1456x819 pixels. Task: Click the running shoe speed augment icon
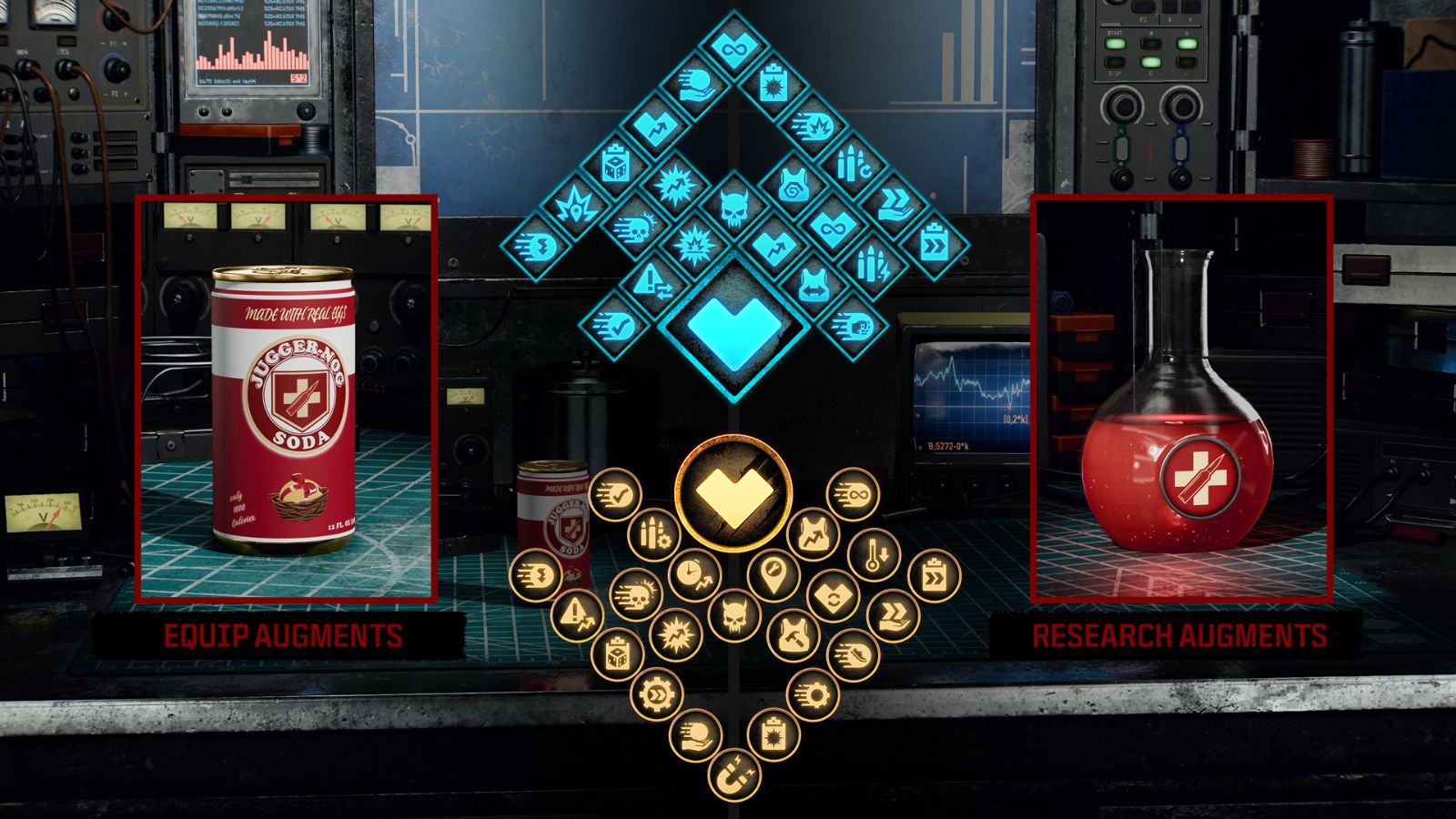click(x=854, y=653)
